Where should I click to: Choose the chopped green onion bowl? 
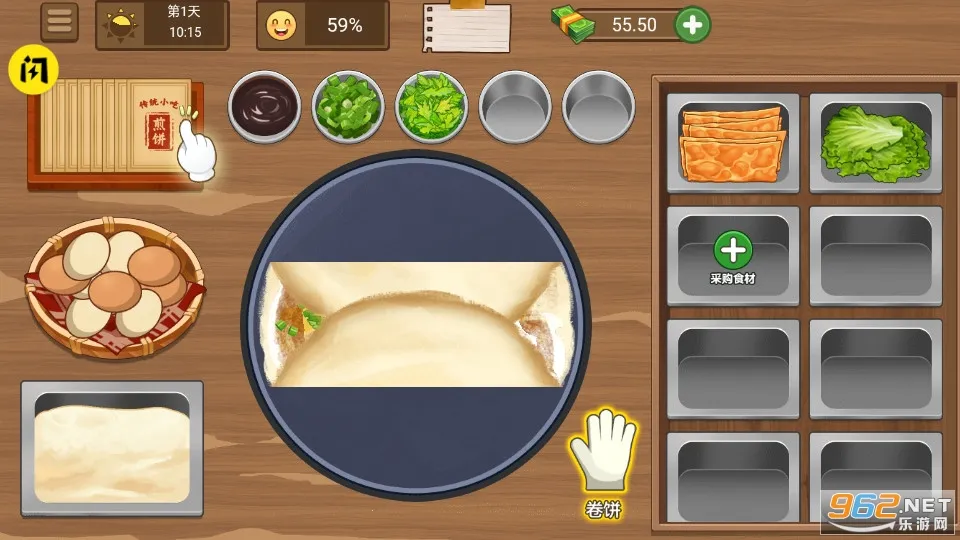348,104
